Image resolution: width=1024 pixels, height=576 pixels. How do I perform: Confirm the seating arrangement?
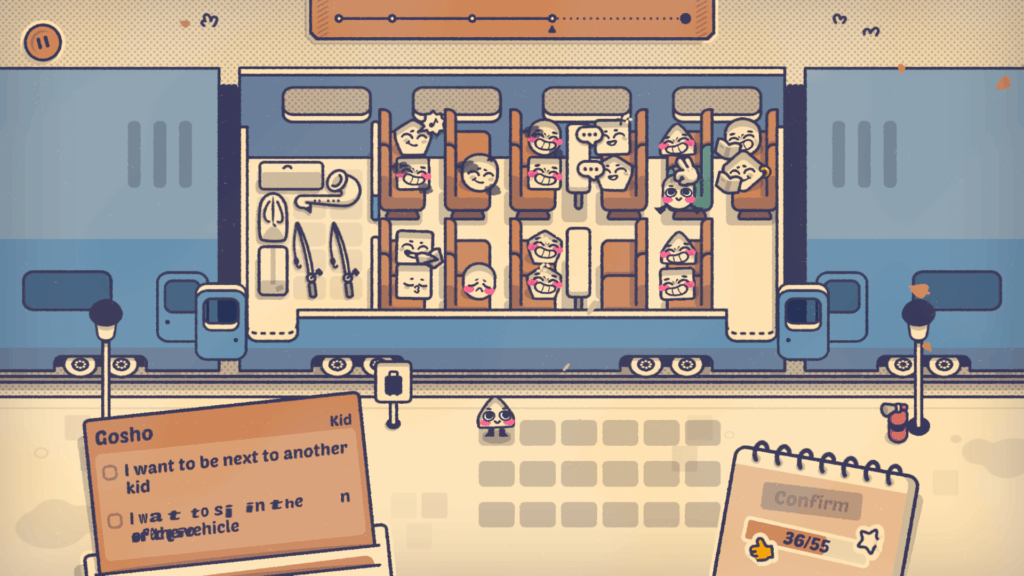[x=811, y=500]
